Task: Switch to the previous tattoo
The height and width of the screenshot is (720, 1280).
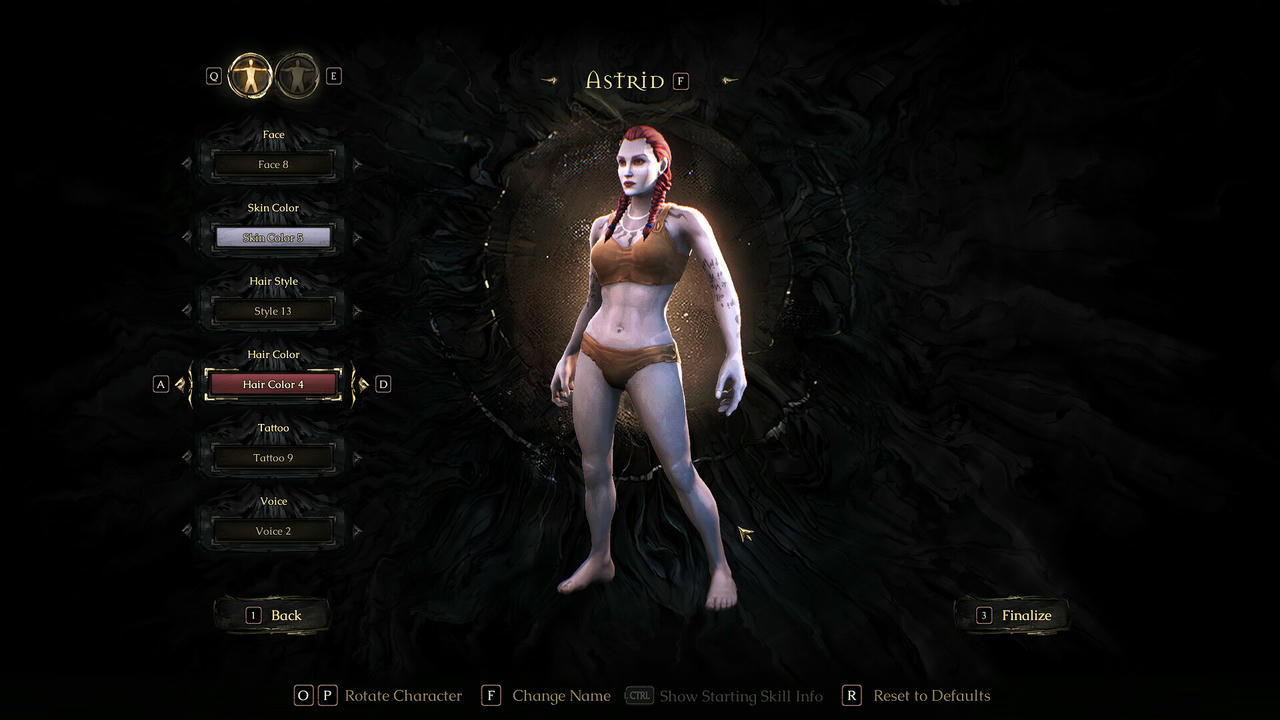Action: coord(187,458)
